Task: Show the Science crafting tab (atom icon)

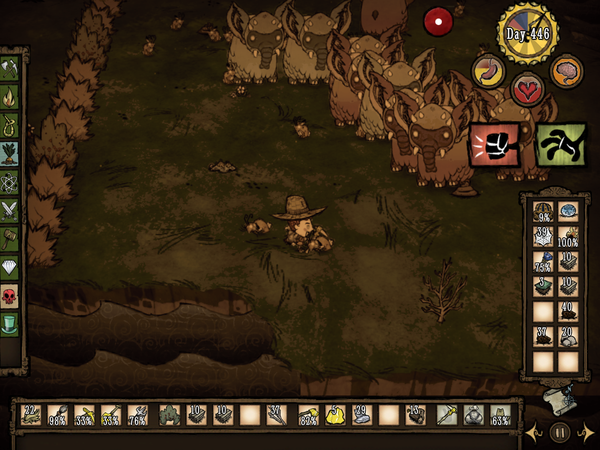Action: pos(11,183)
